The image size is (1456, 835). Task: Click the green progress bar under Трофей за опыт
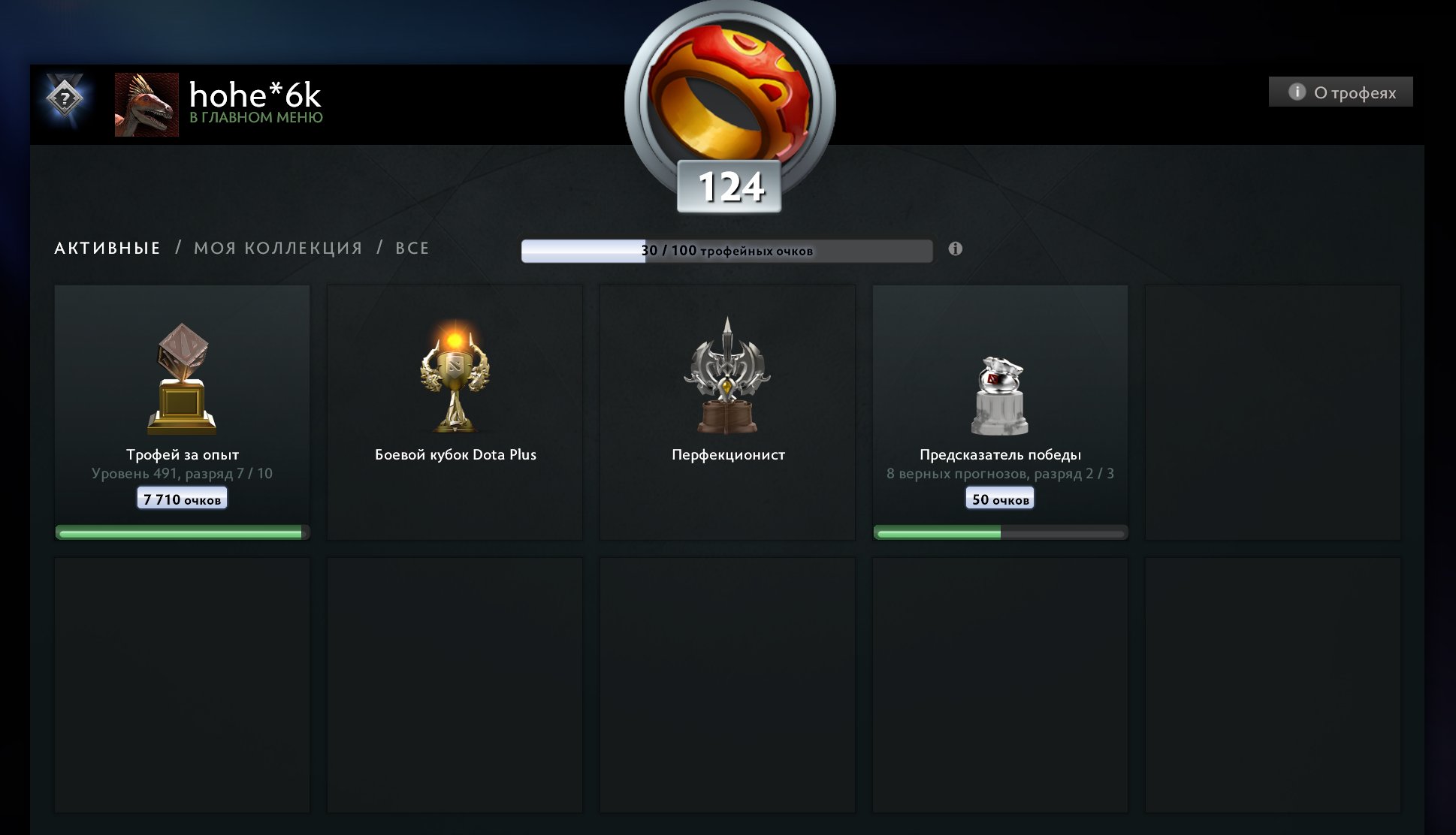pyautogui.click(x=181, y=531)
